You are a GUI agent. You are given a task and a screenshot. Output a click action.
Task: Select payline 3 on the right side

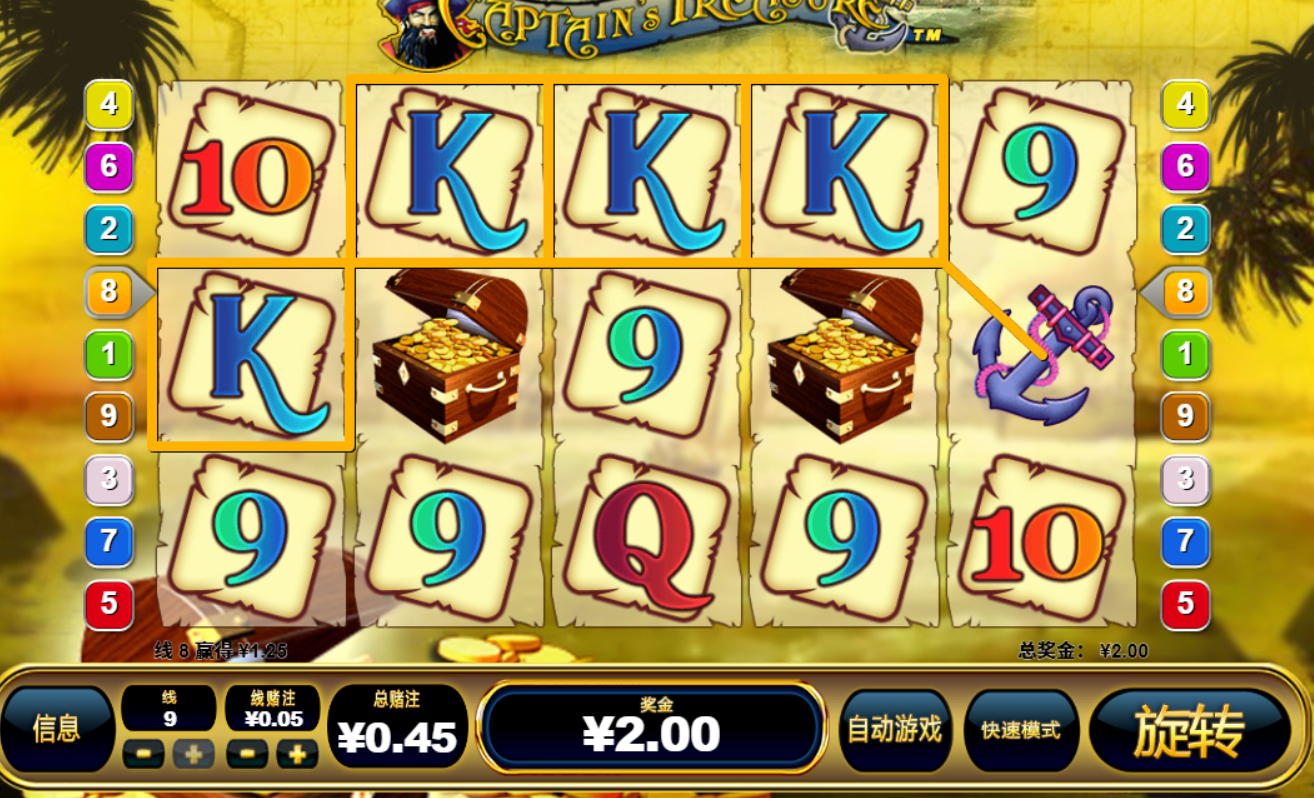click(1183, 480)
